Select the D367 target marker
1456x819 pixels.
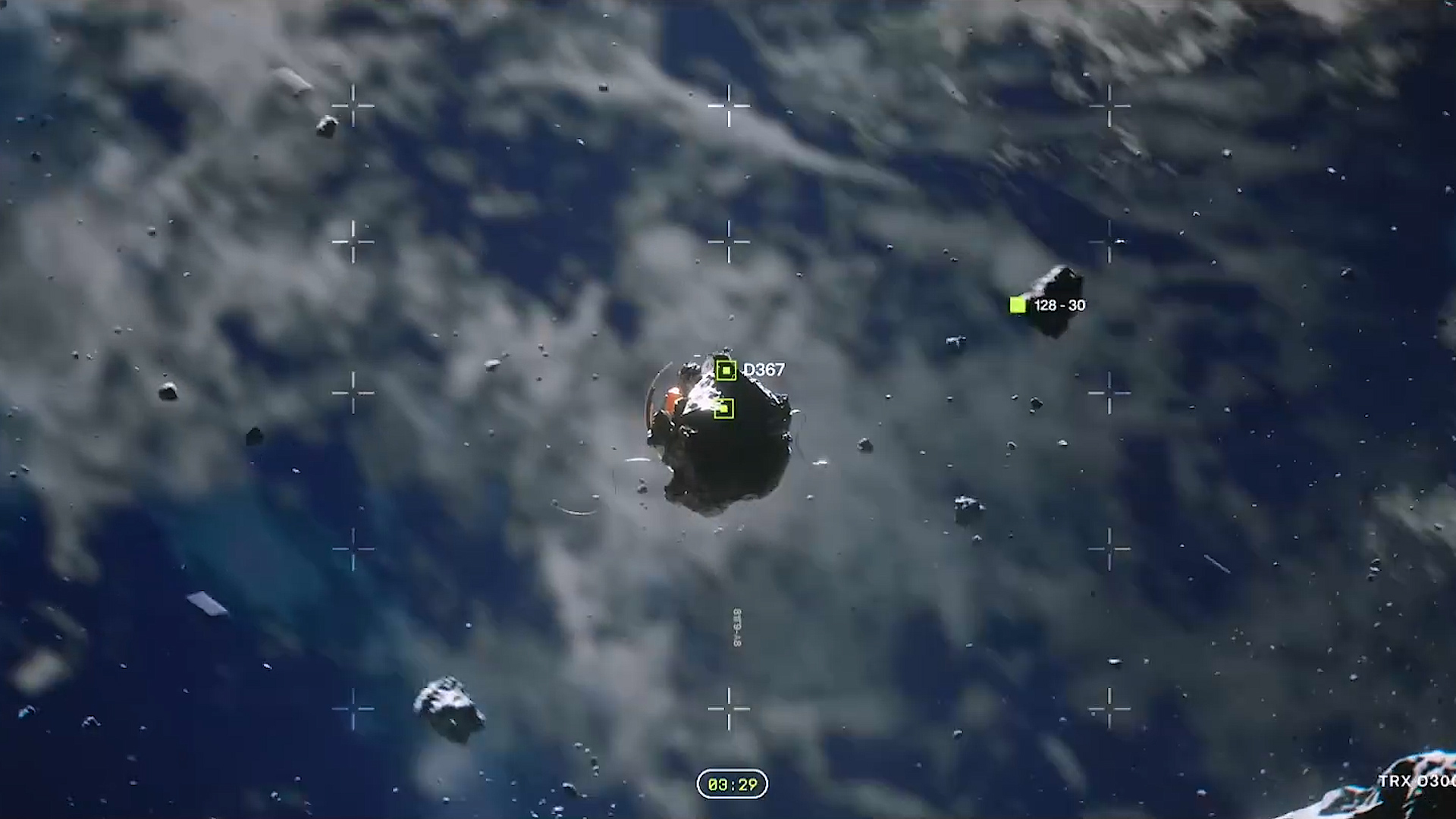coord(726,370)
